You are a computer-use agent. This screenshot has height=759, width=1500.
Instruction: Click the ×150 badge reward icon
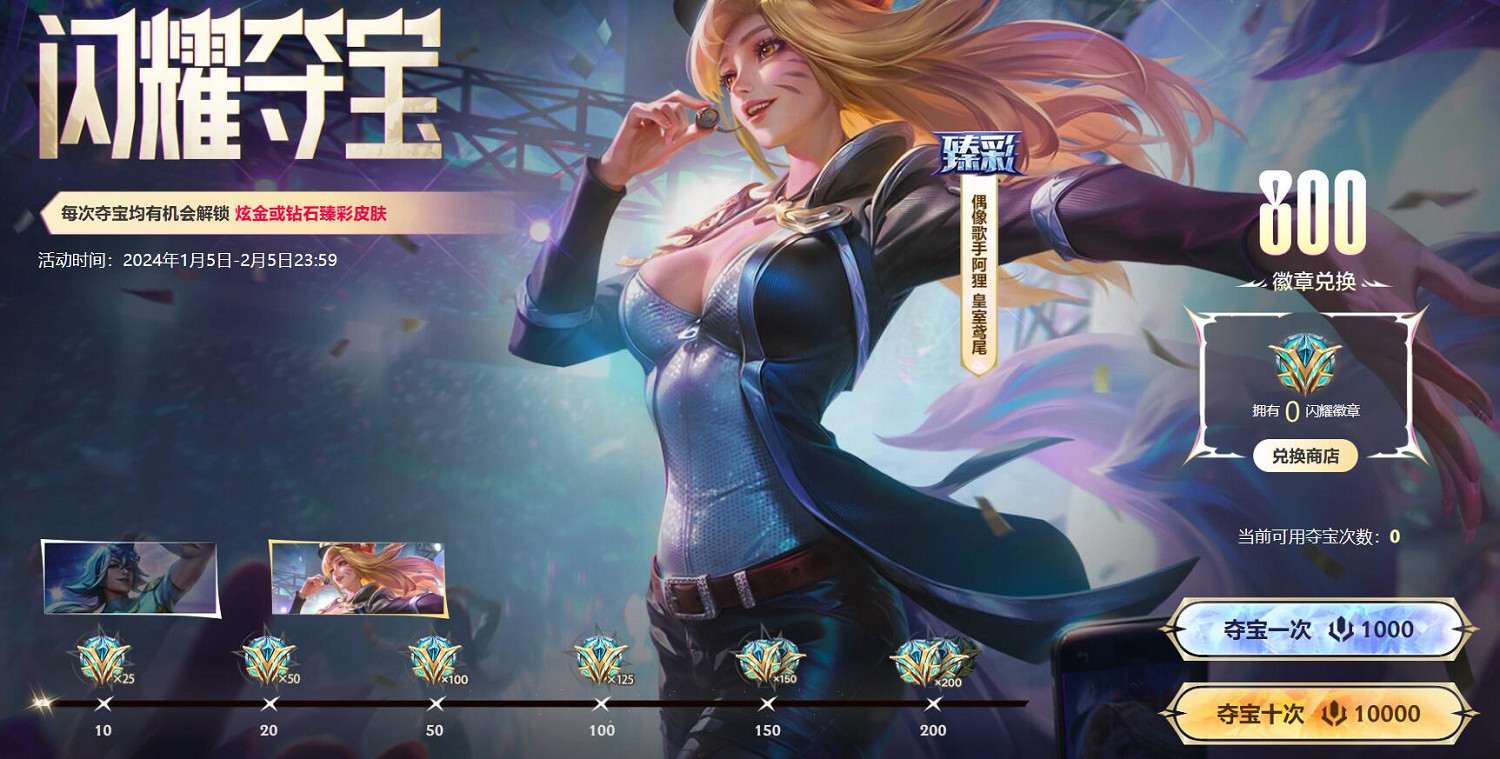click(x=765, y=658)
